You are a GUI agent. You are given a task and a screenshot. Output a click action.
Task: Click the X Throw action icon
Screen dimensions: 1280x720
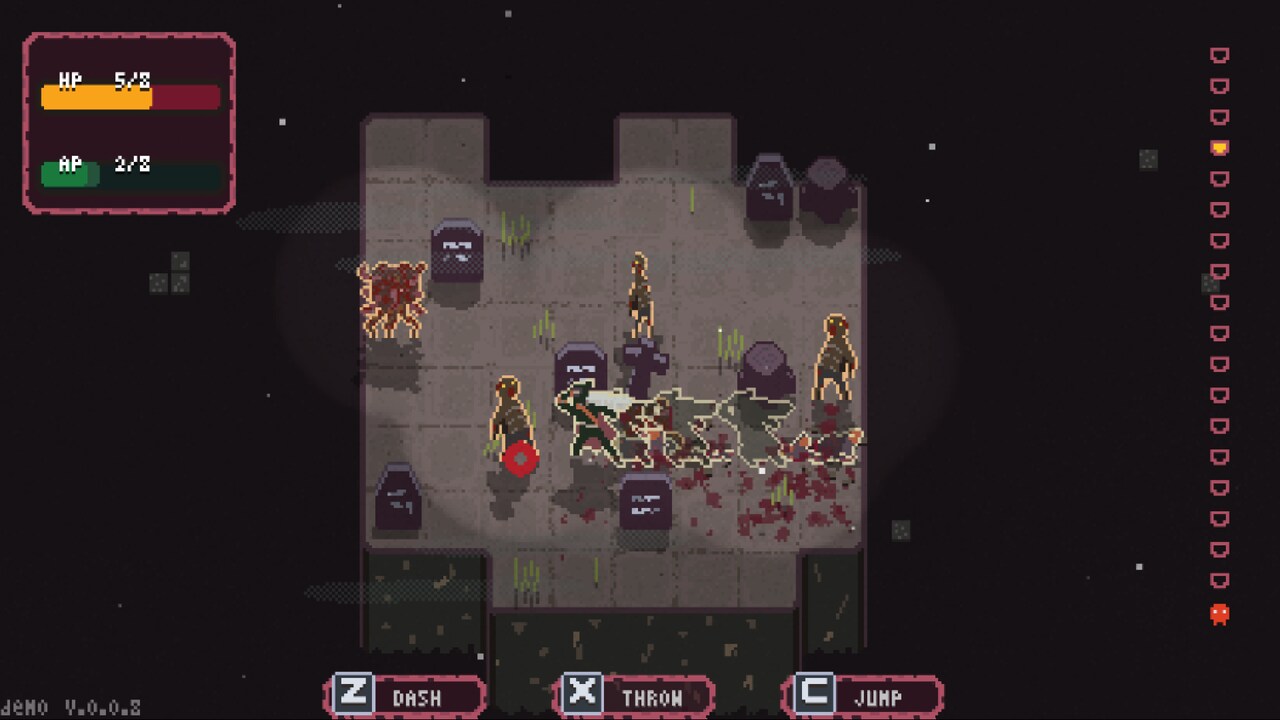(583, 691)
